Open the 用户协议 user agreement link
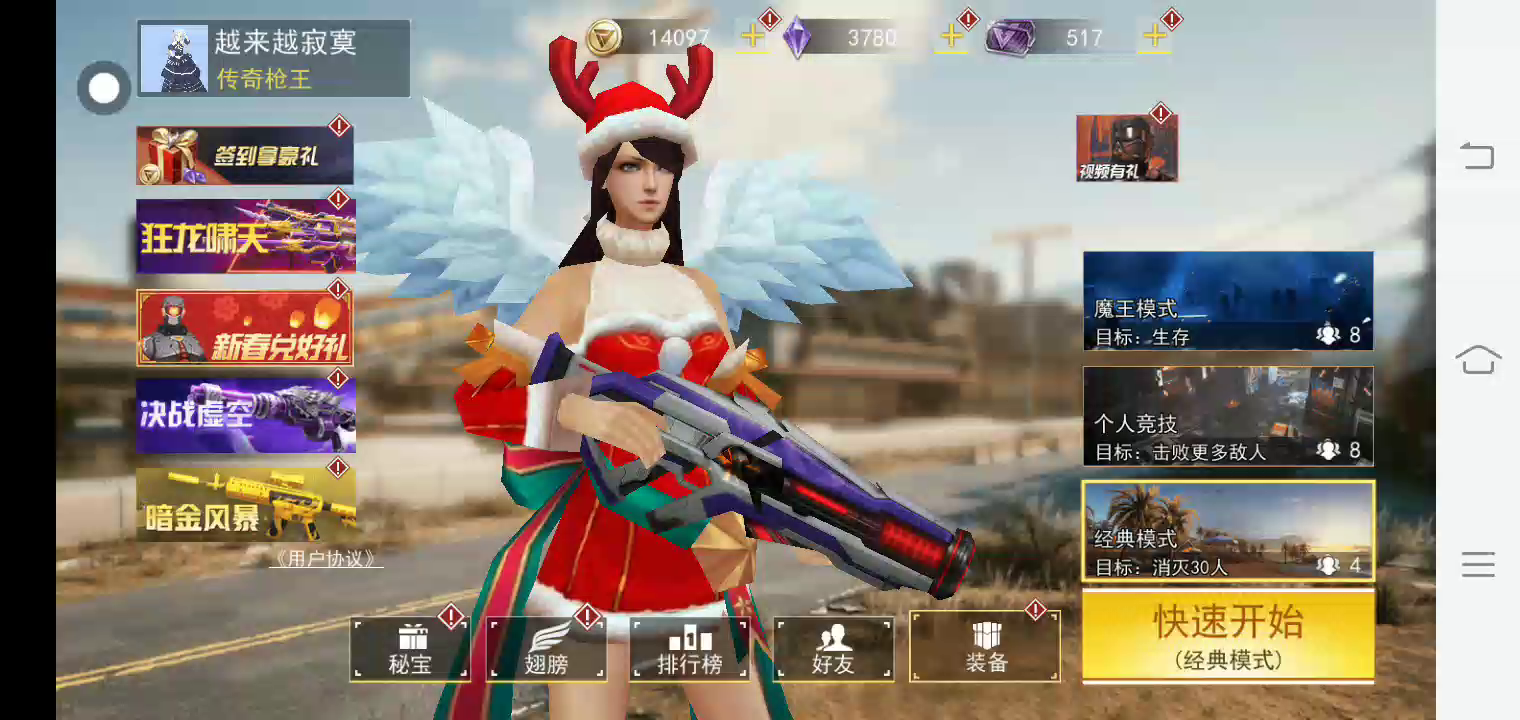1520x720 pixels. pyautogui.click(x=326, y=560)
